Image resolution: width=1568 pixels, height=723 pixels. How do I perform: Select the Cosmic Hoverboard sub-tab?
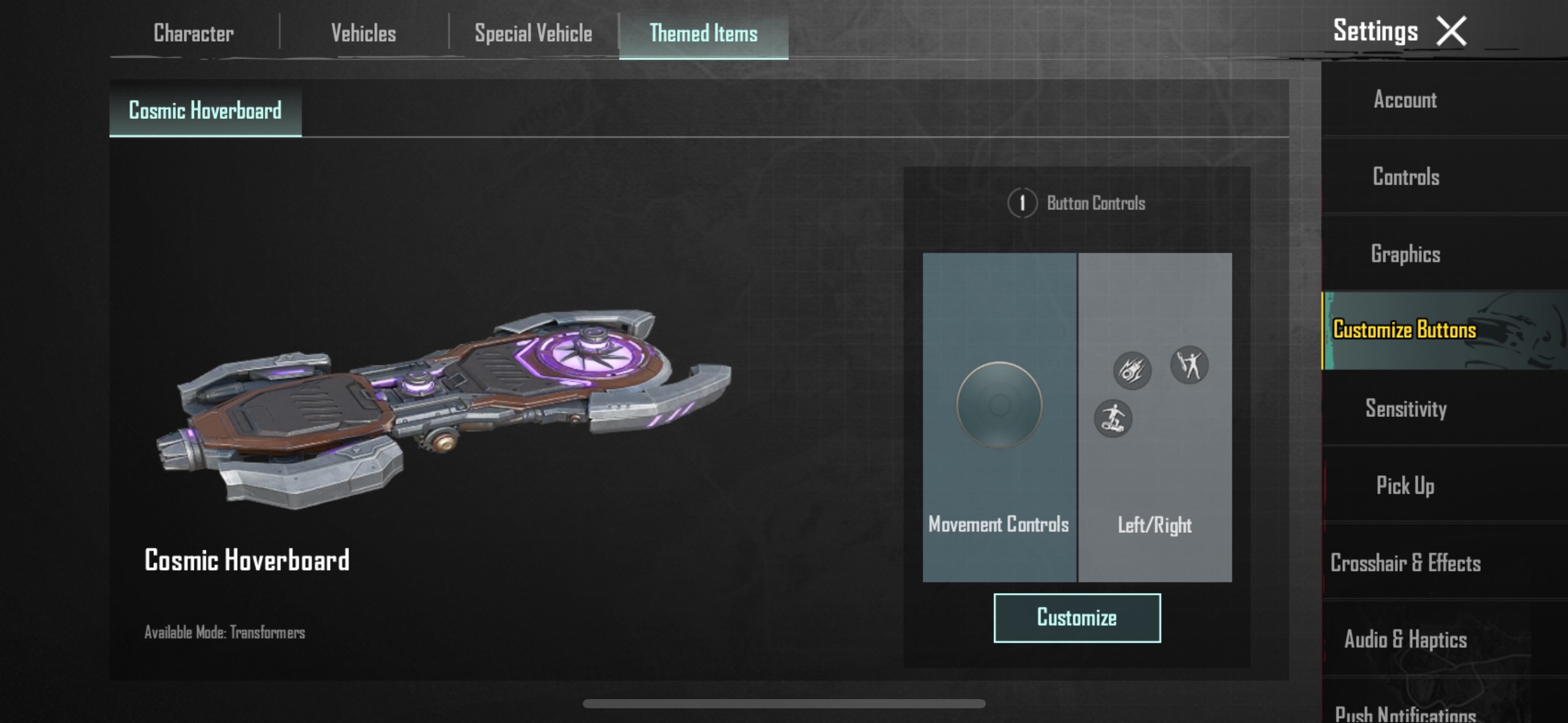pos(205,111)
